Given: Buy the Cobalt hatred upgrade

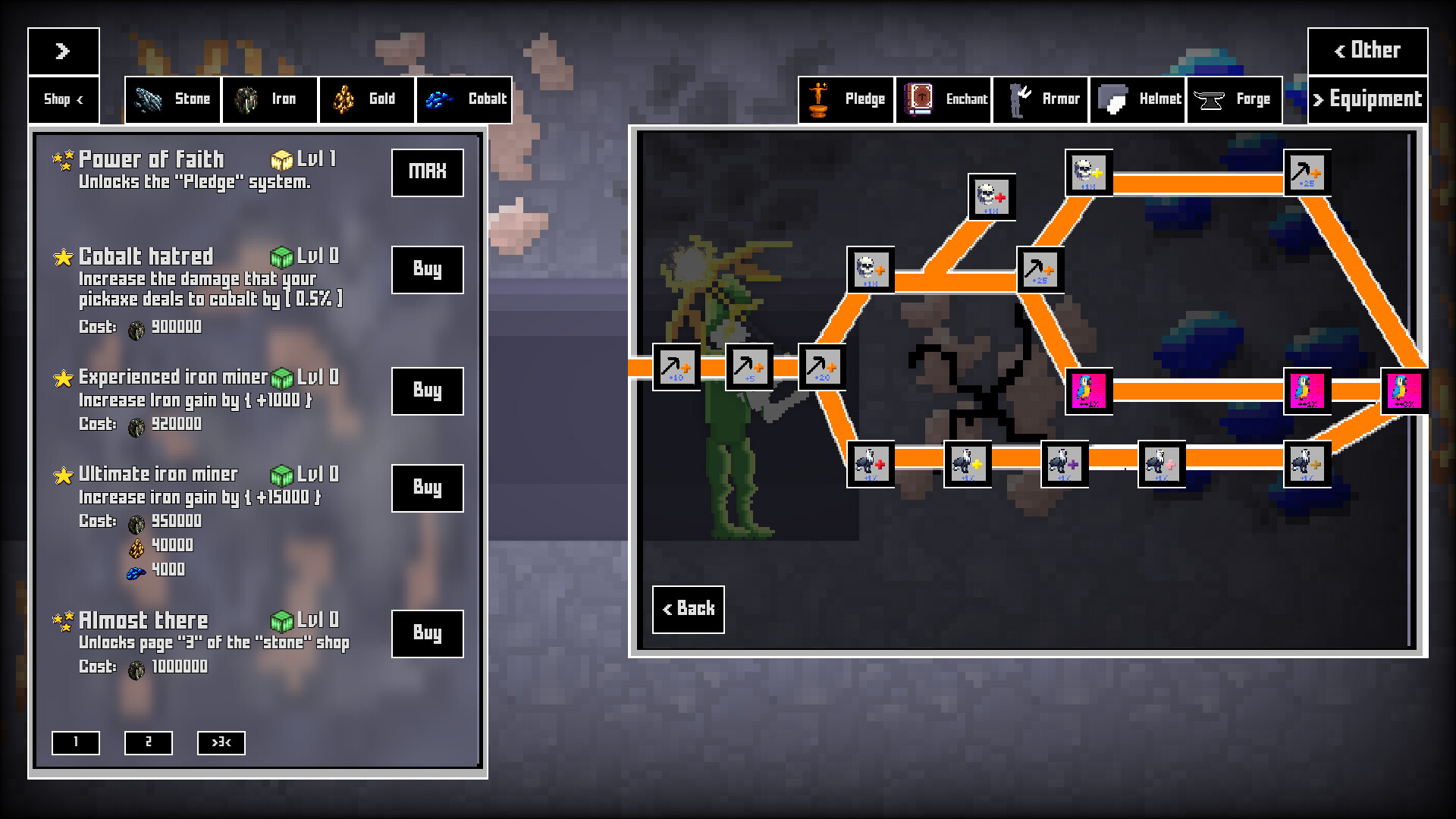Looking at the screenshot, I should [x=427, y=270].
